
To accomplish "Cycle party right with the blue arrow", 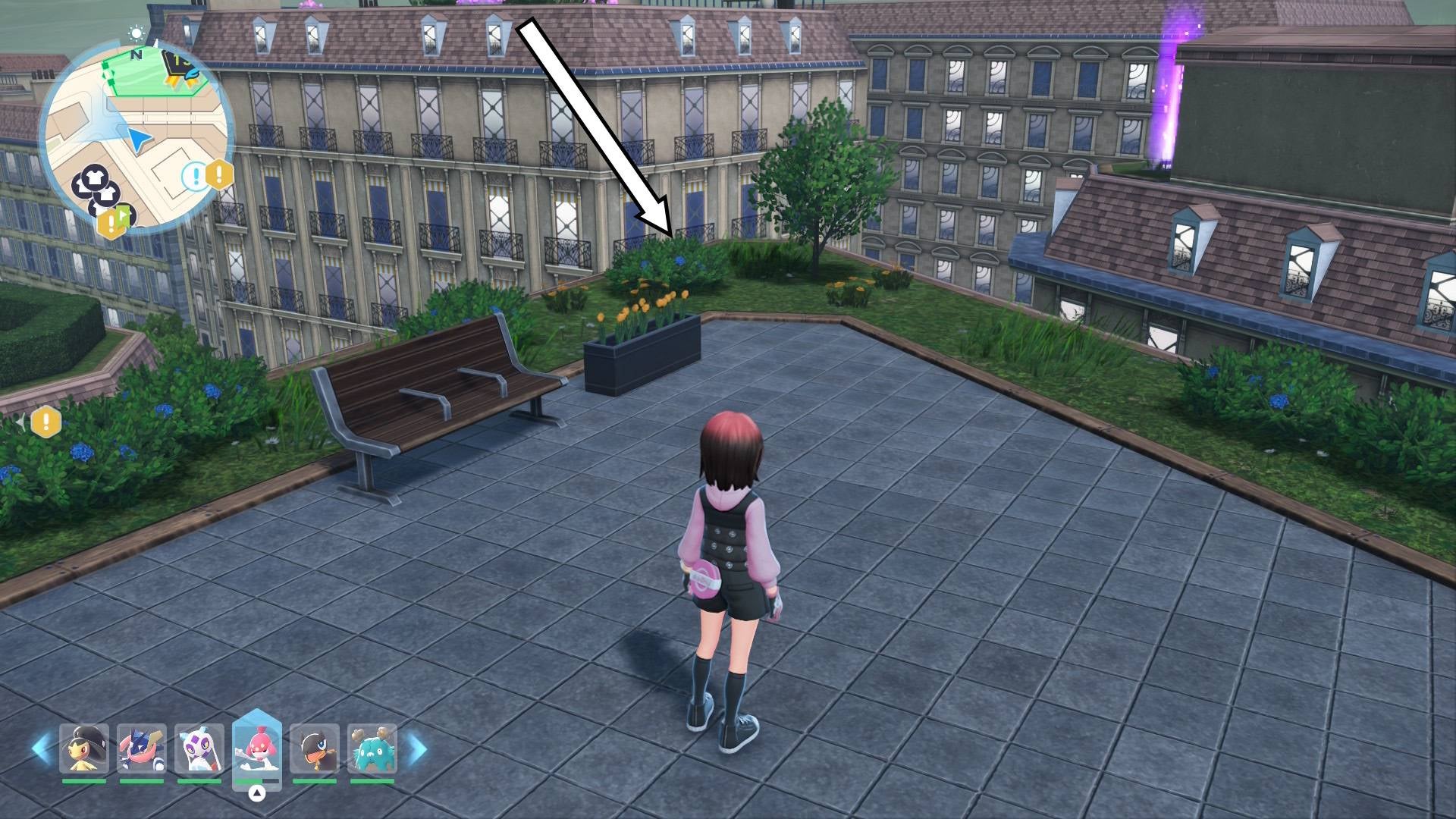I will tap(416, 748).
